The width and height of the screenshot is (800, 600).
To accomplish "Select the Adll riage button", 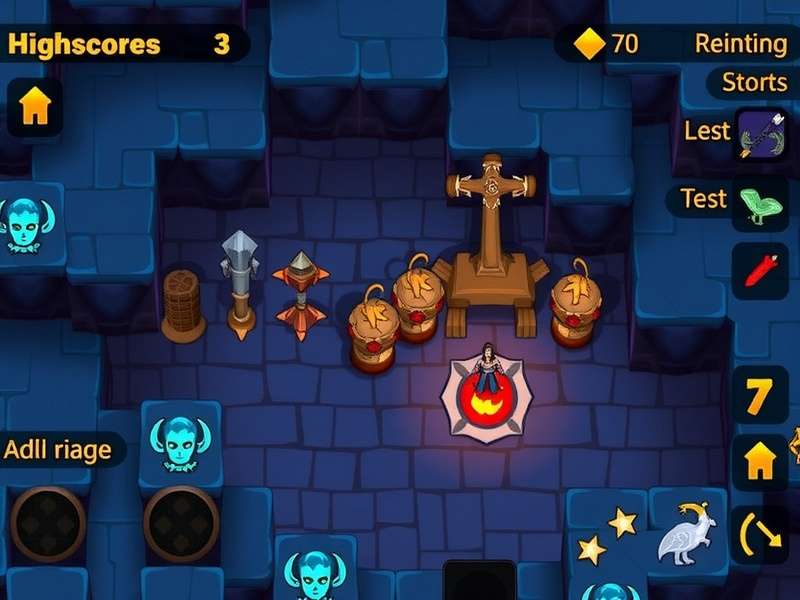I will click(x=58, y=450).
